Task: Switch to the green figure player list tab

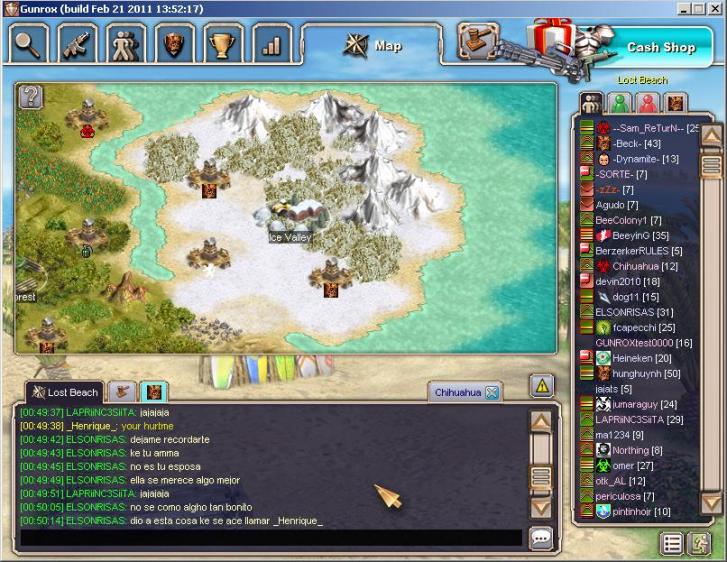Action: point(620,103)
